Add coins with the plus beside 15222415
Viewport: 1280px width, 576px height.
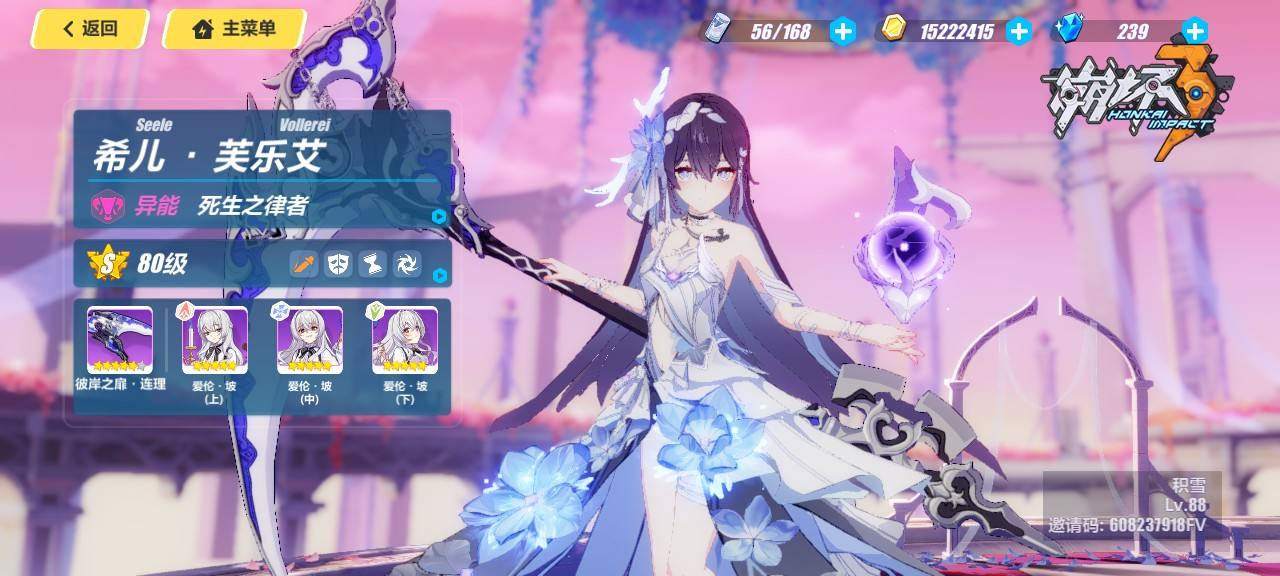point(1018,31)
